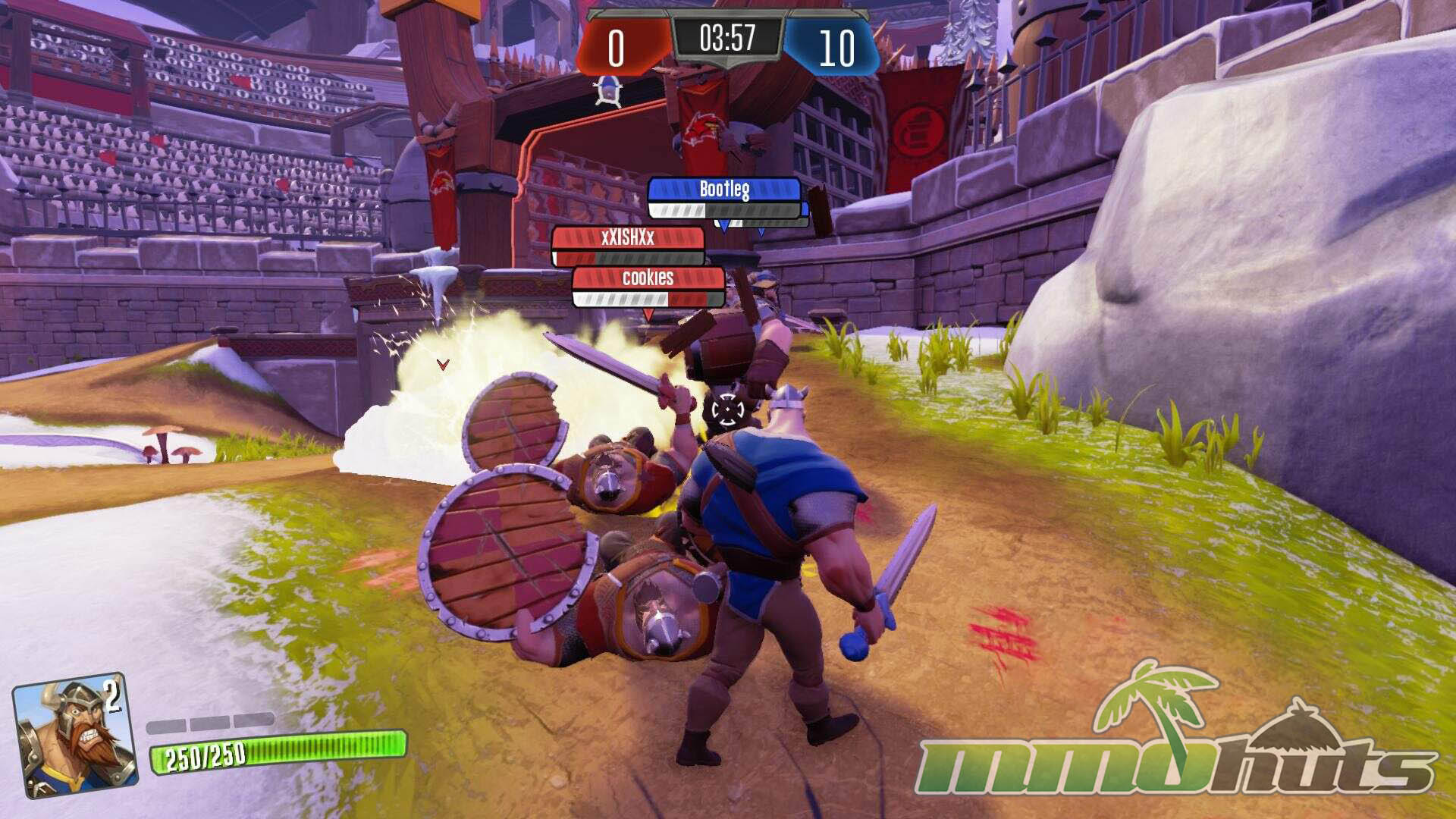Select the Bootleg player nameplate
The width and height of the screenshot is (1456, 819).
724,190
